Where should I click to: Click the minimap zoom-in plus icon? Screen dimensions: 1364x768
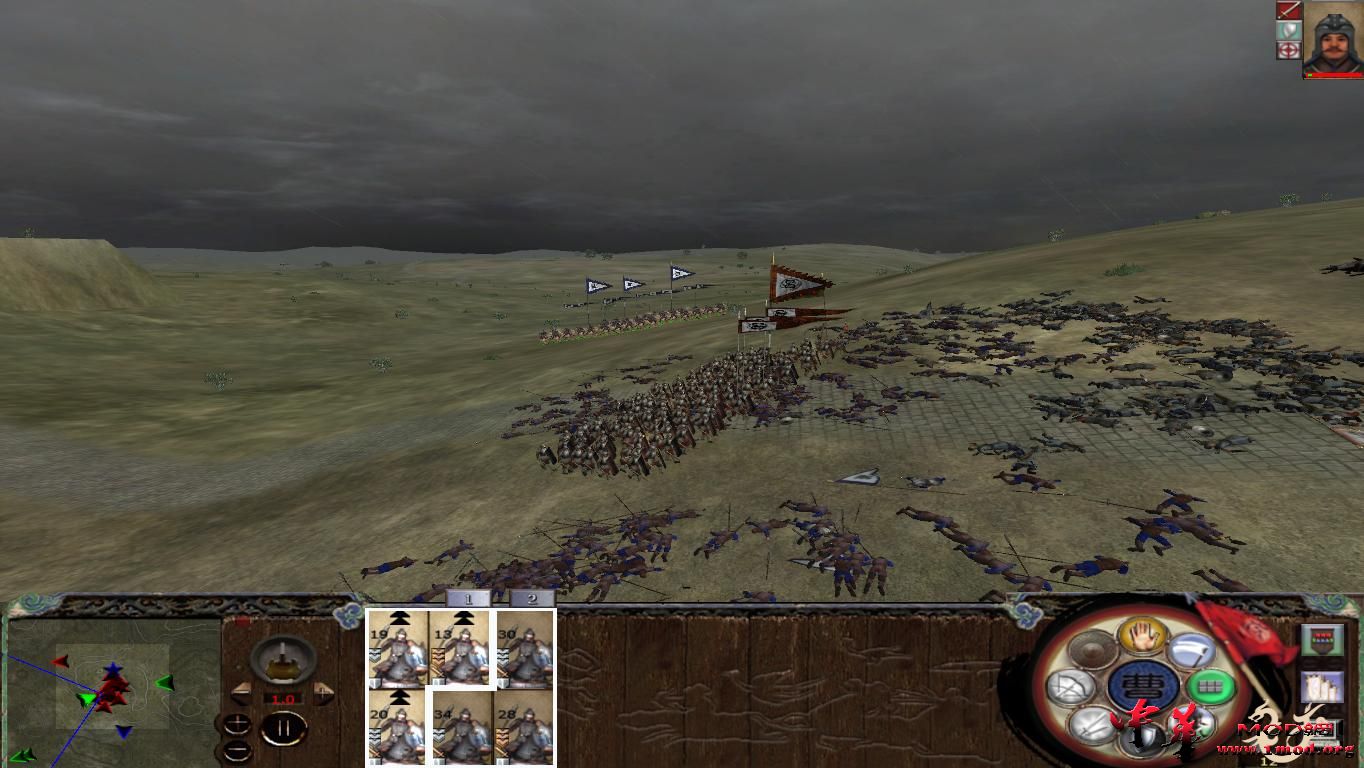pyautogui.click(x=237, y=724)
